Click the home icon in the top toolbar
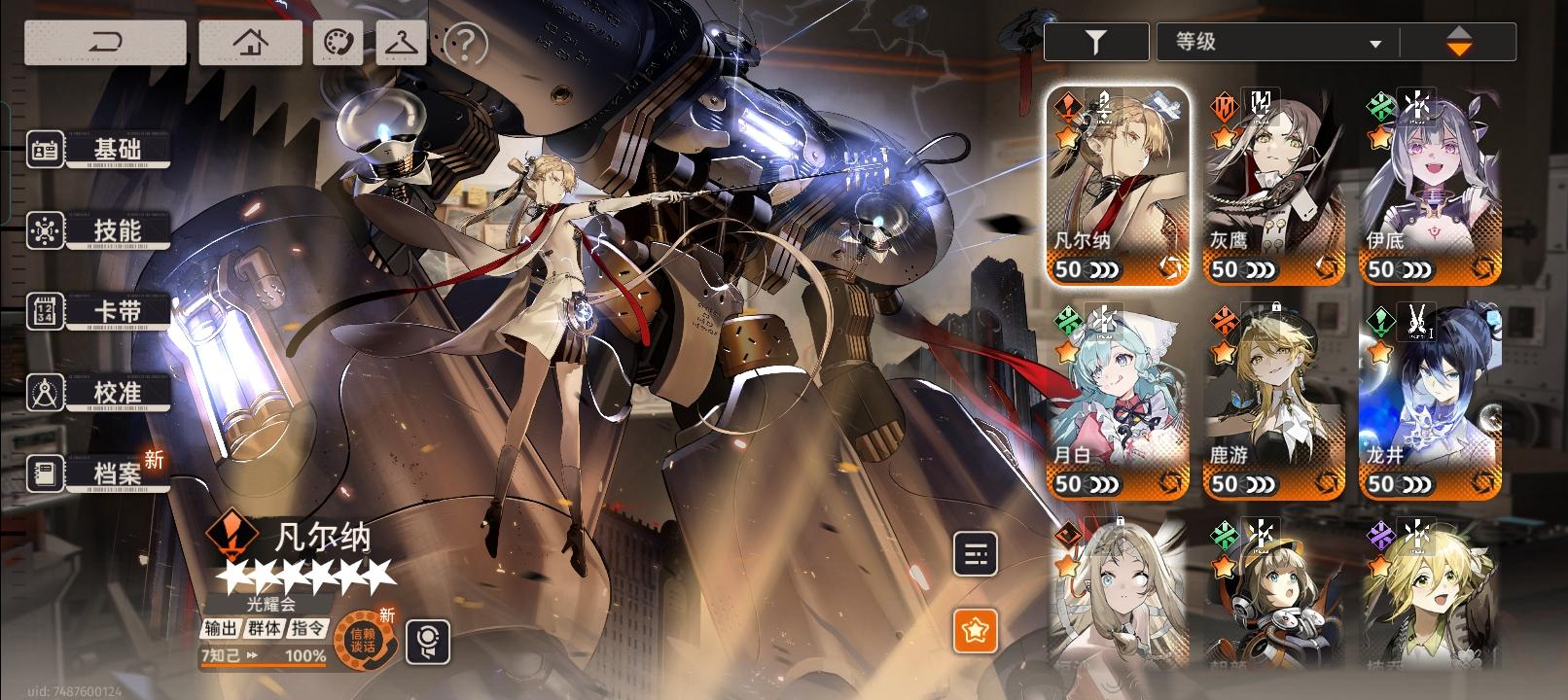 point(249,42)
